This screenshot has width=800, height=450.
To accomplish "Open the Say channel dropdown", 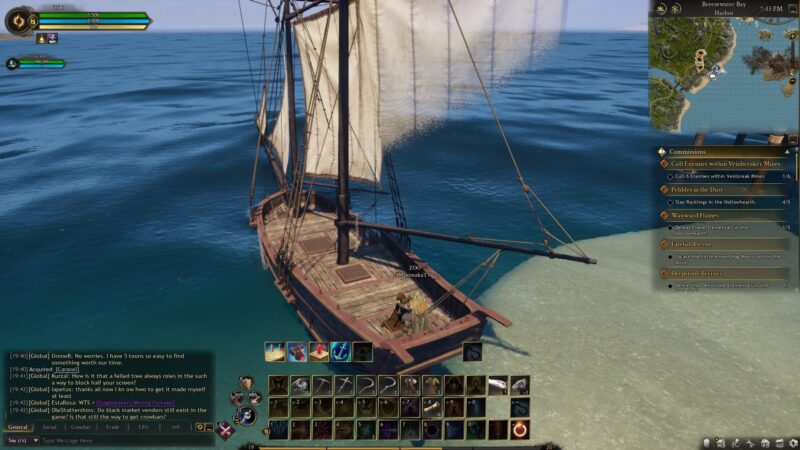I will point(20,440).
